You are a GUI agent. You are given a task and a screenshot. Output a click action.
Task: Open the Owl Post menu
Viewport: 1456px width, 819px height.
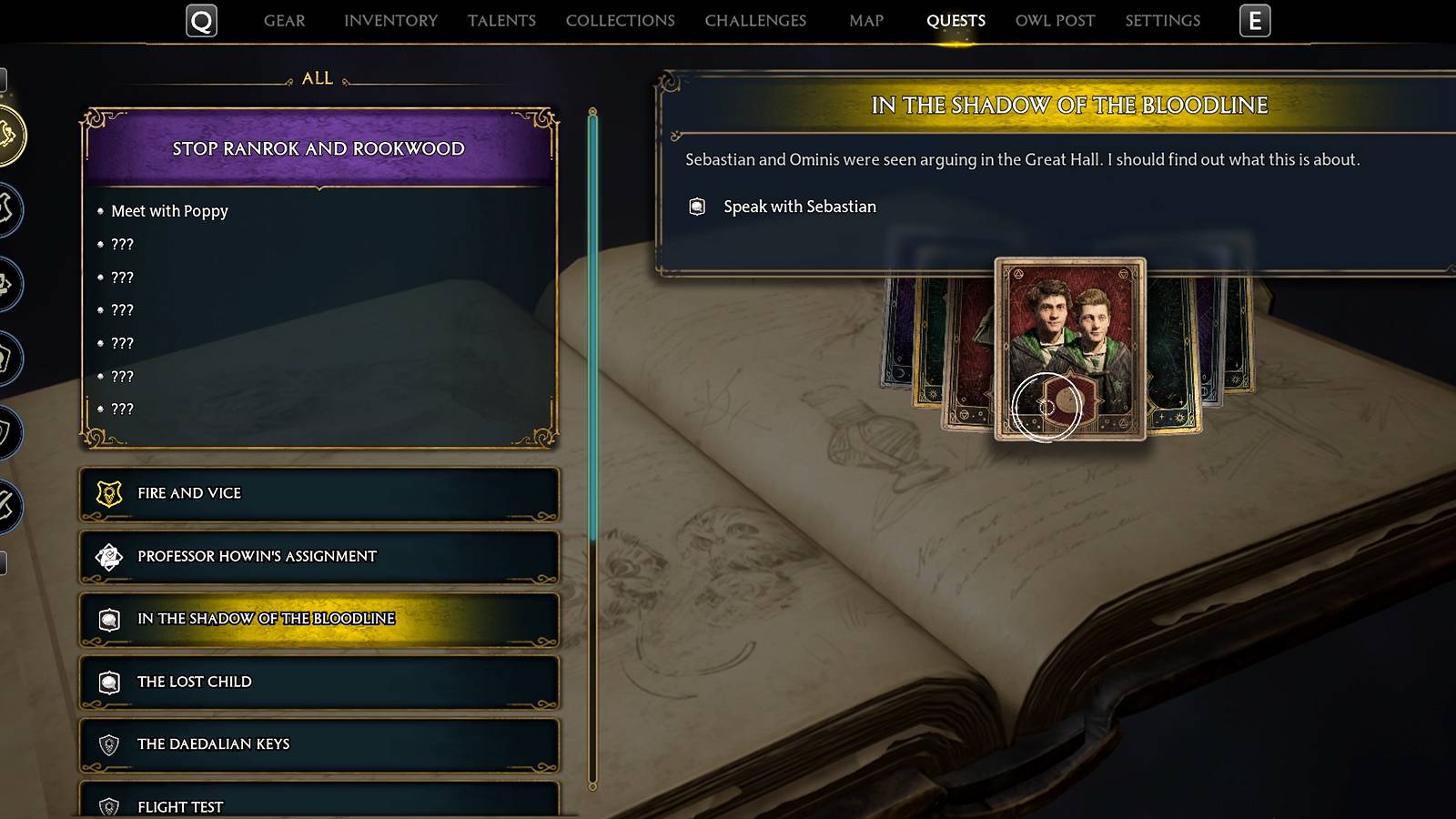coord(1053,20)
